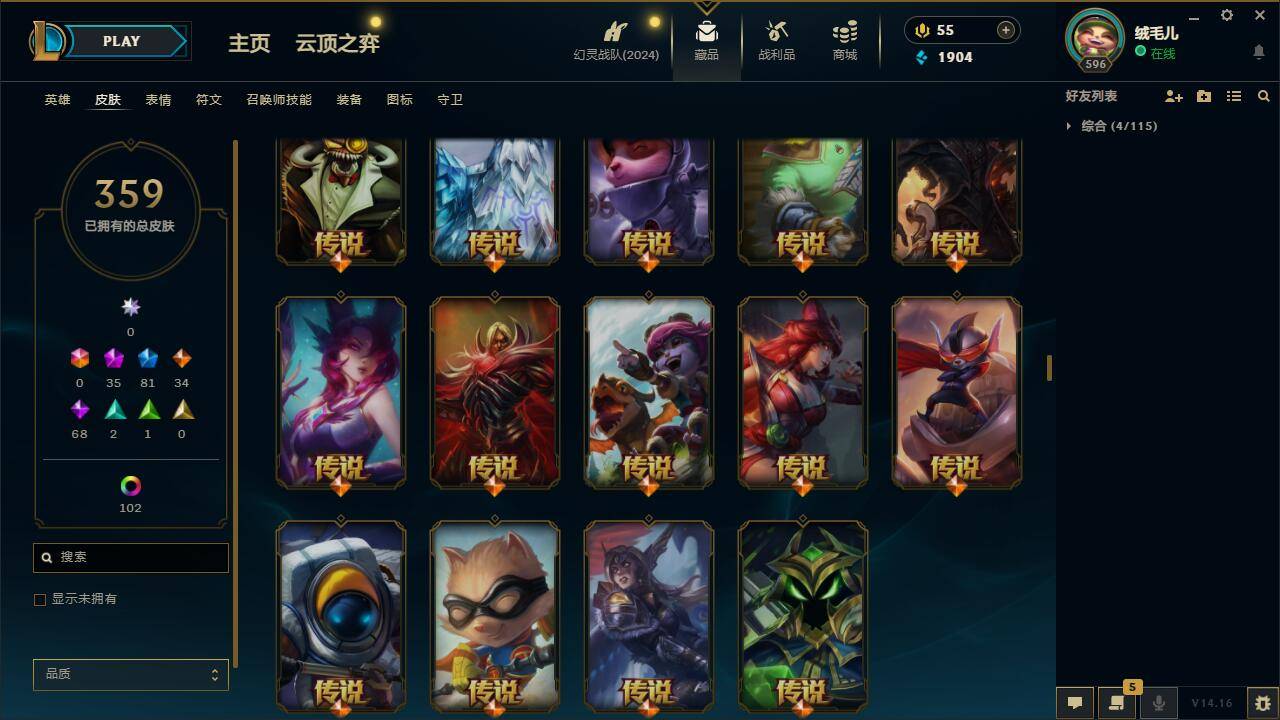Viewport: 1280px width, 720px height.
Task: Open the 商城 store page
Action: click(842, 40)
